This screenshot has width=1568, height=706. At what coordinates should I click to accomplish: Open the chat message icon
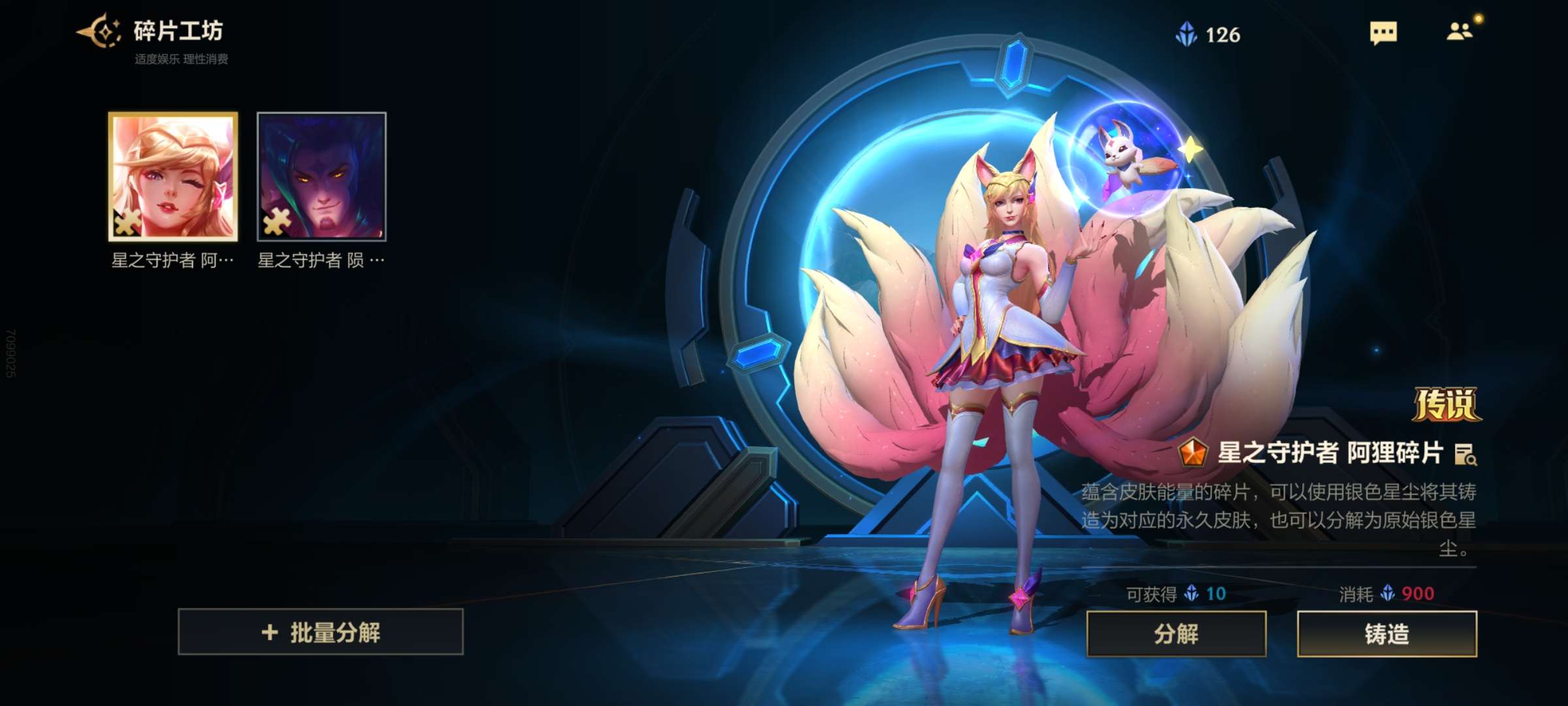(x=1383, y=33)
